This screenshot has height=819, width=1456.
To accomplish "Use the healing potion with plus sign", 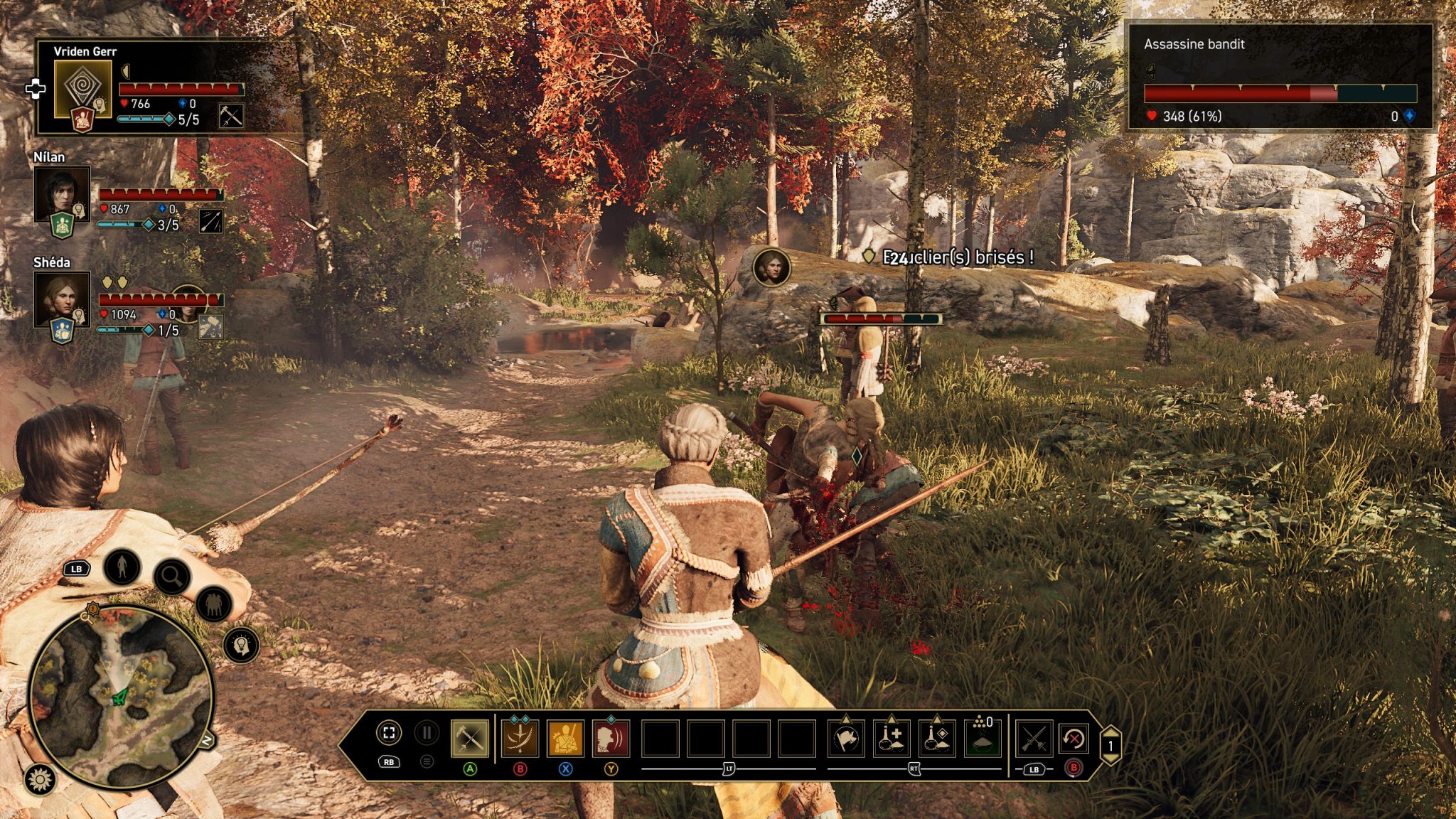I will point(892,739).
